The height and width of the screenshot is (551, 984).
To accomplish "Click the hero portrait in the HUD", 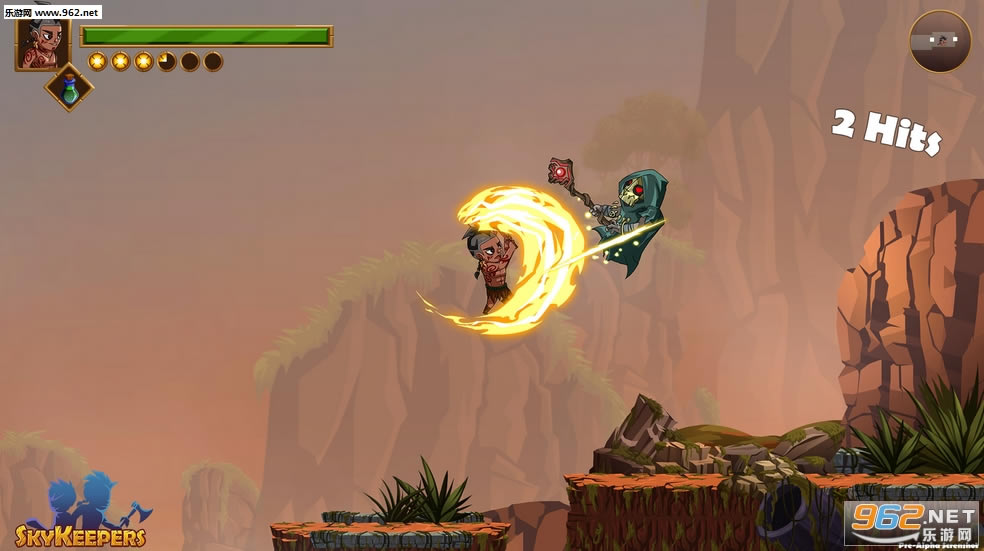I will click(x=43, y=44).
